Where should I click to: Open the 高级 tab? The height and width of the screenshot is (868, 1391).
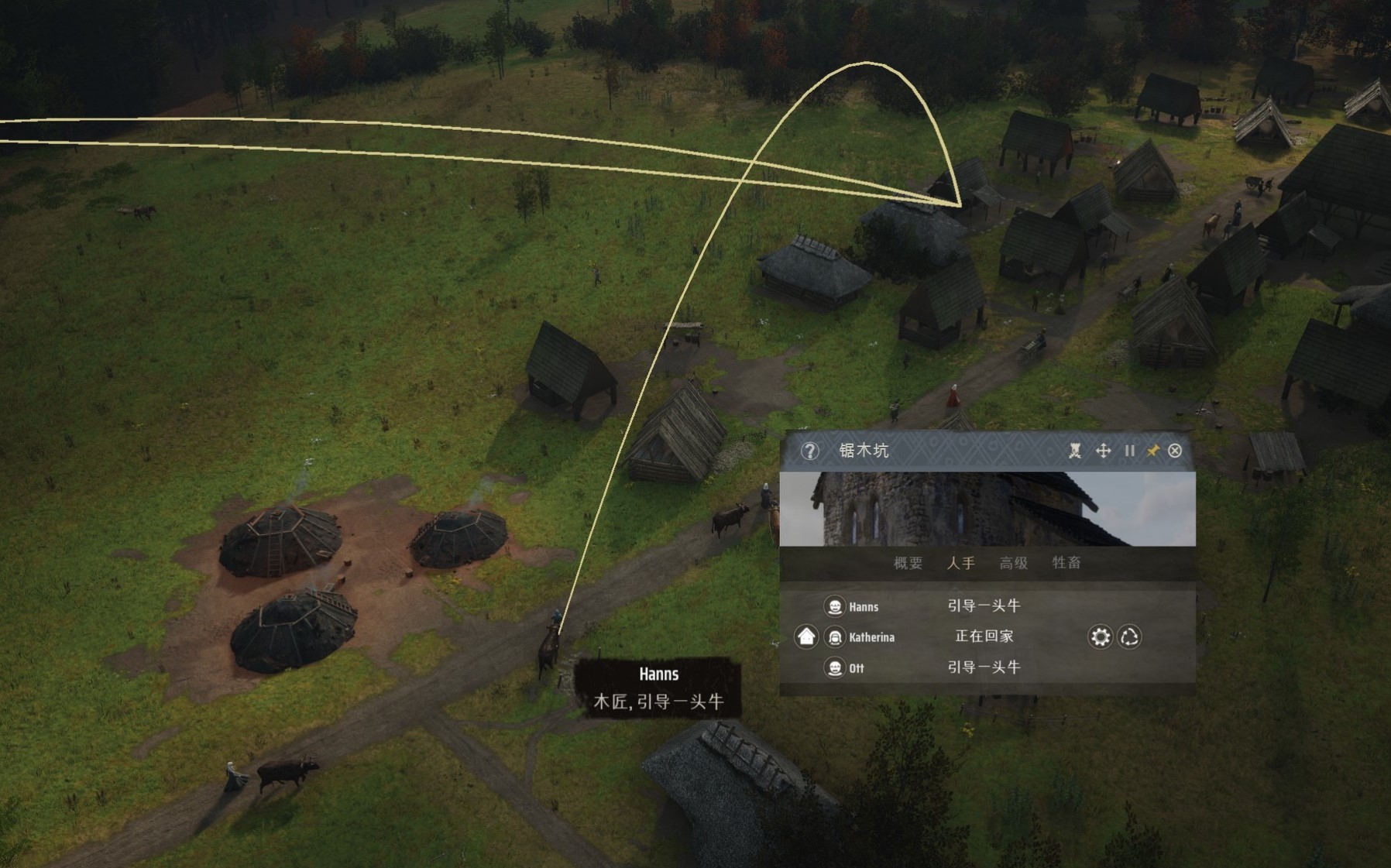click(1013, 563)
